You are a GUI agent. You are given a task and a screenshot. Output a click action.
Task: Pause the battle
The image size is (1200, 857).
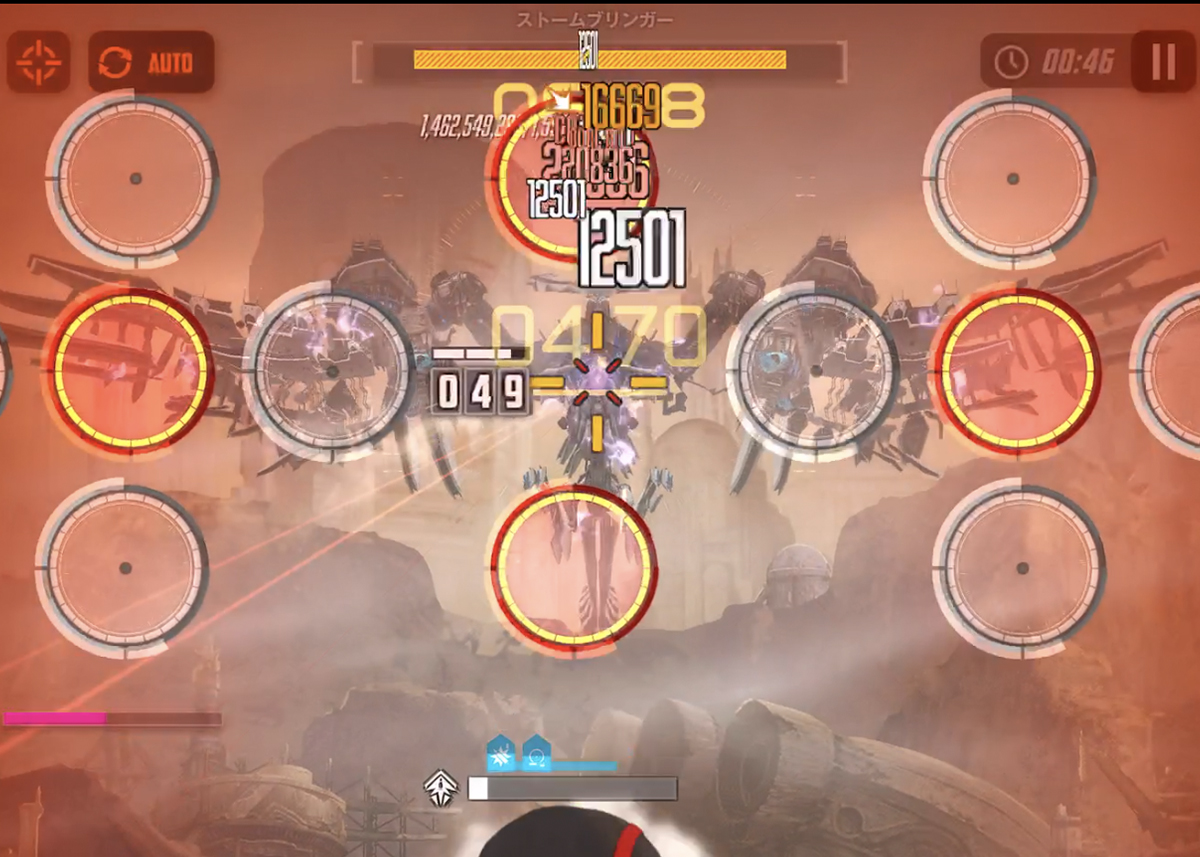click(1163, 62)
